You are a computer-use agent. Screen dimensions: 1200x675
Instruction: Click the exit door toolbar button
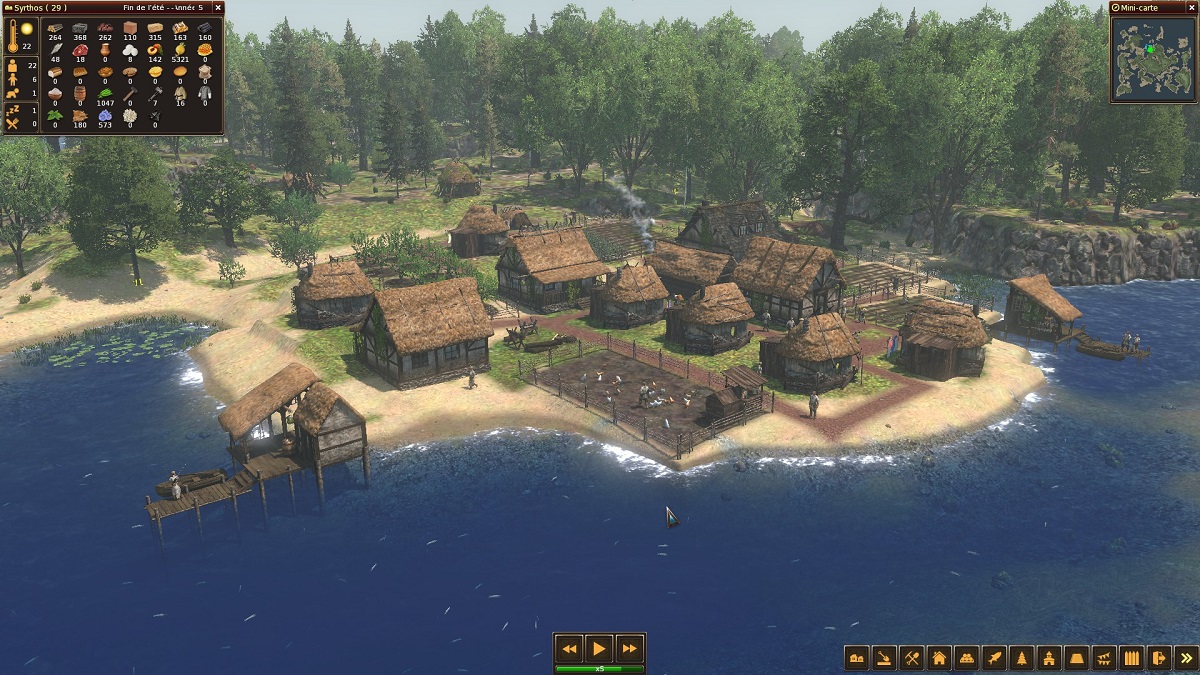pyautogui.click(x=1158, y=657)
